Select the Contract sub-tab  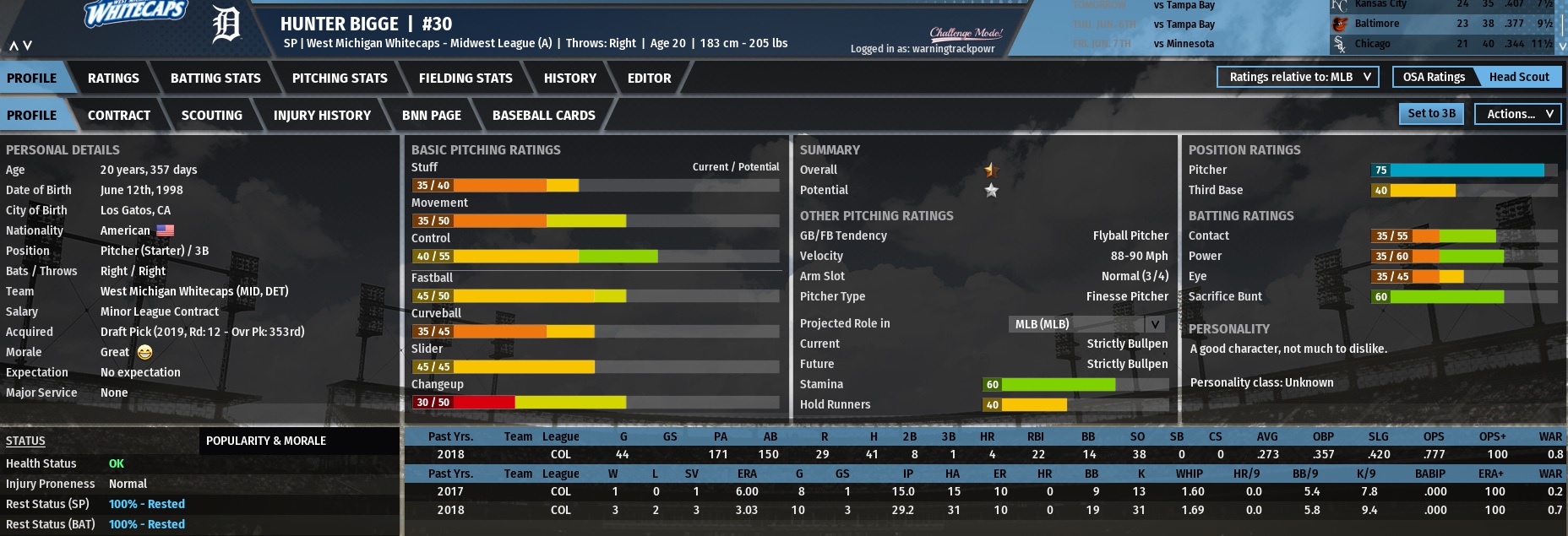(119, 115)
